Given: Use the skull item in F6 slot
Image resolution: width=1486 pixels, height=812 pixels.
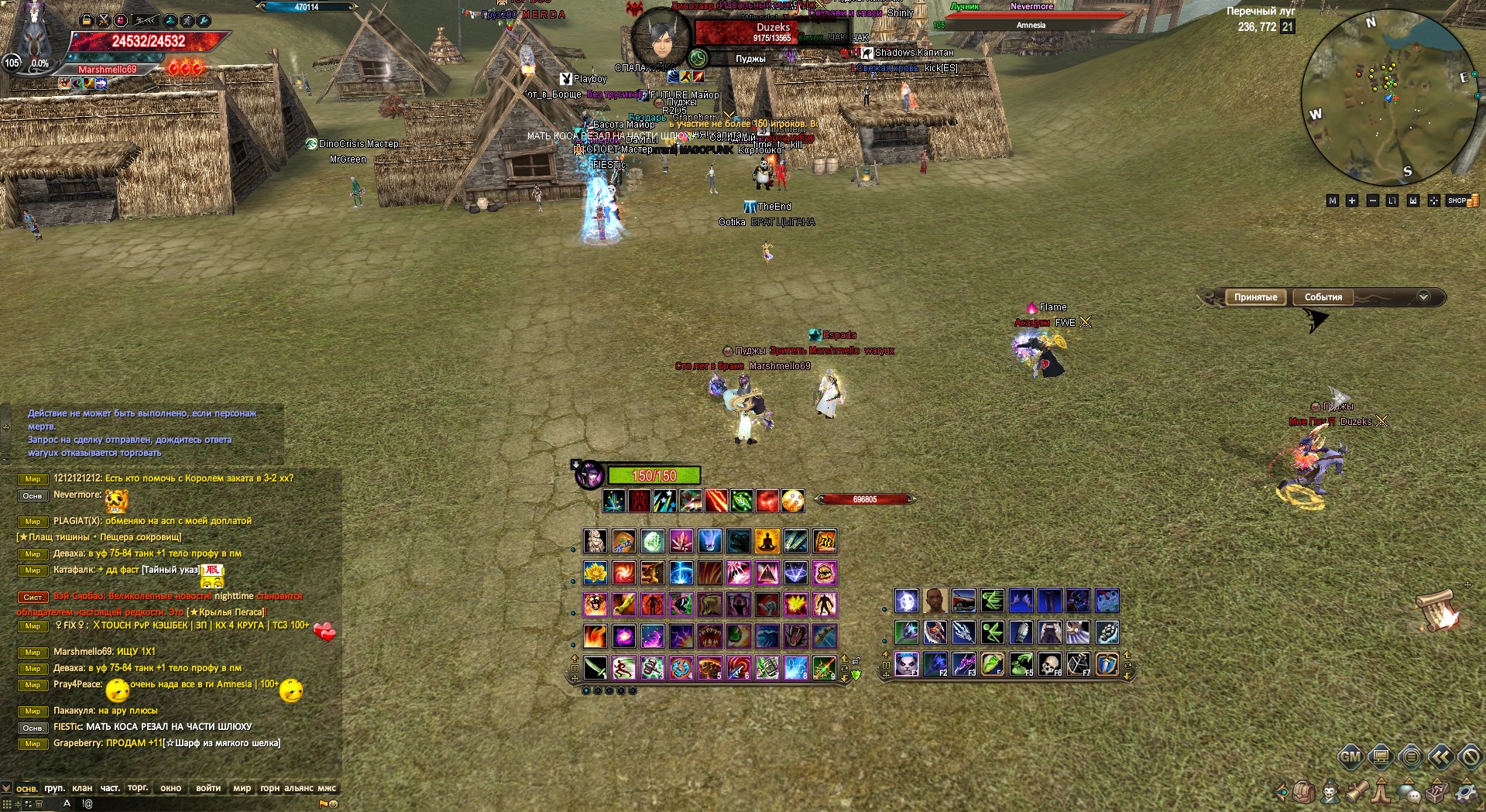Looking at the screenshot, I should pyautogui.click(x=1049, y=663).
